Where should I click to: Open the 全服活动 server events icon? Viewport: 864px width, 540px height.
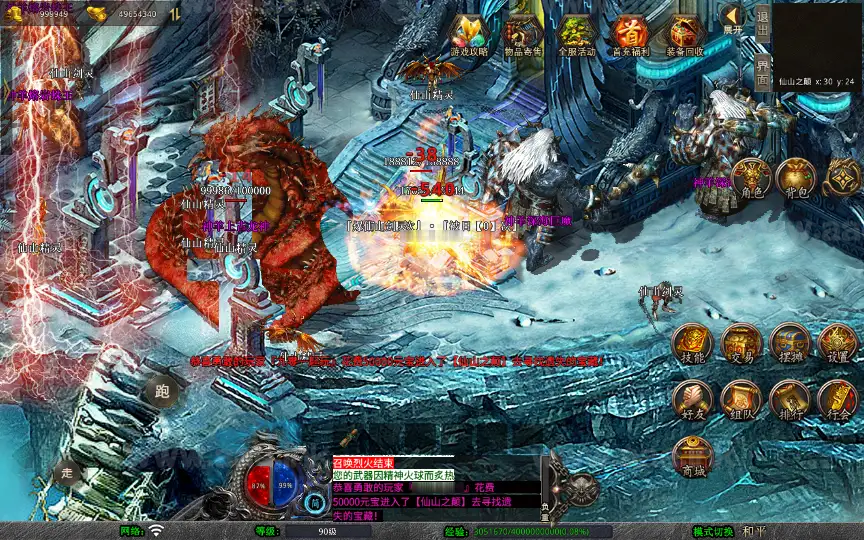[576, 36]
